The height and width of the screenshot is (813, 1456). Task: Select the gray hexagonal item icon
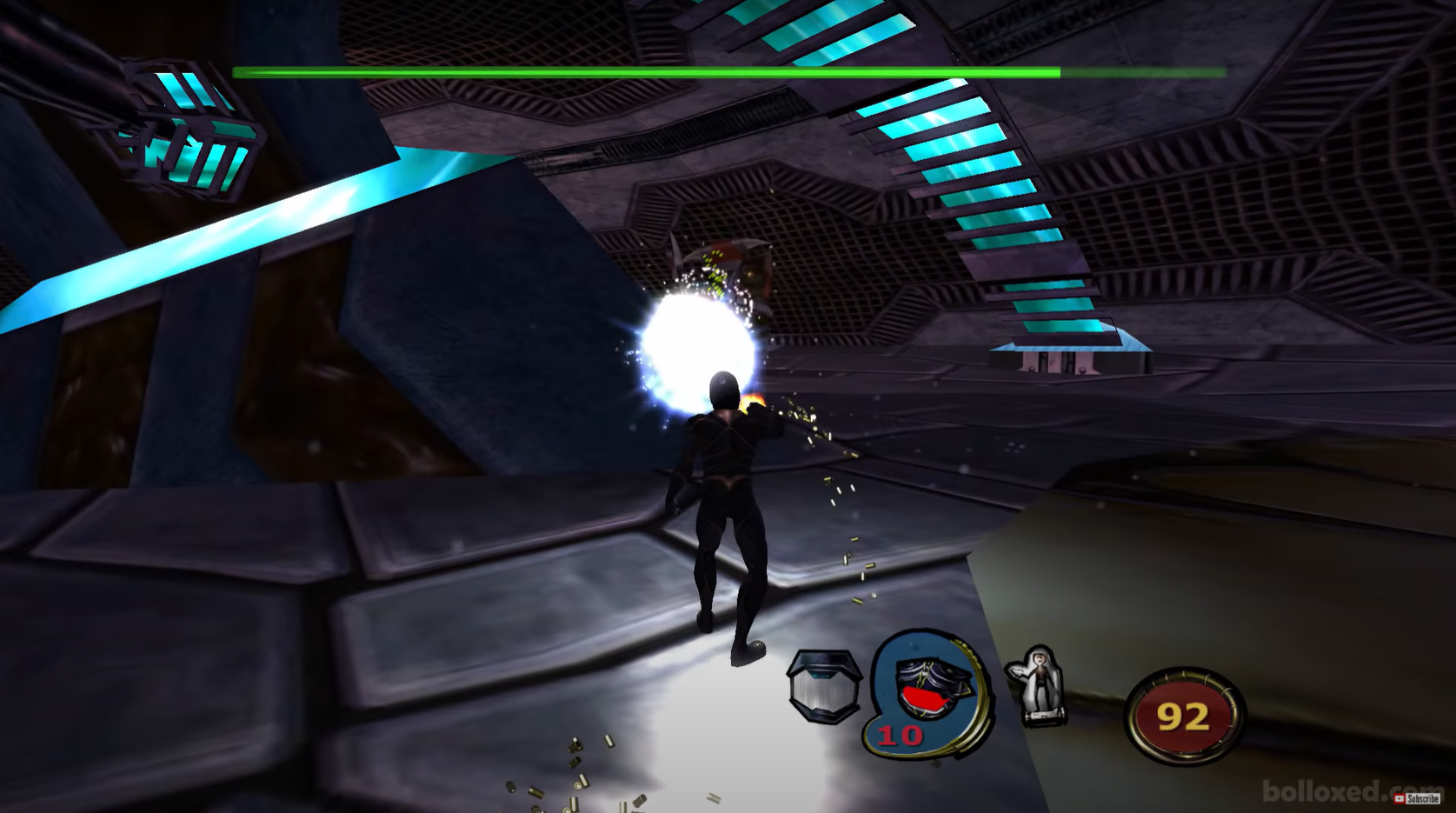point(823,686)
